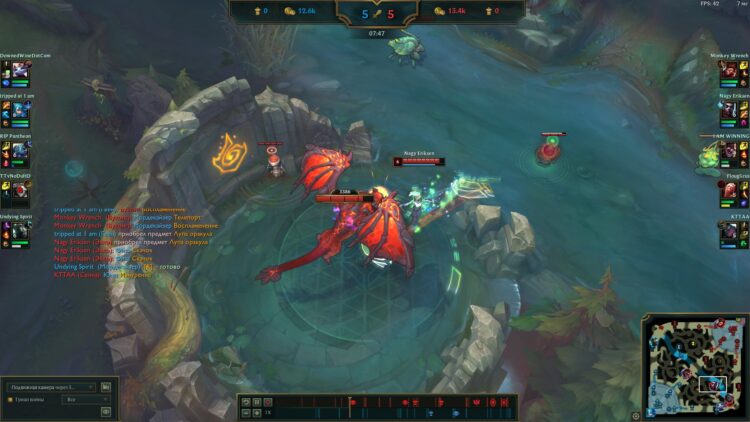Select Monkey Wrench's champion portrait
This screenshot has height=422, width=750.
pos(729,70)
